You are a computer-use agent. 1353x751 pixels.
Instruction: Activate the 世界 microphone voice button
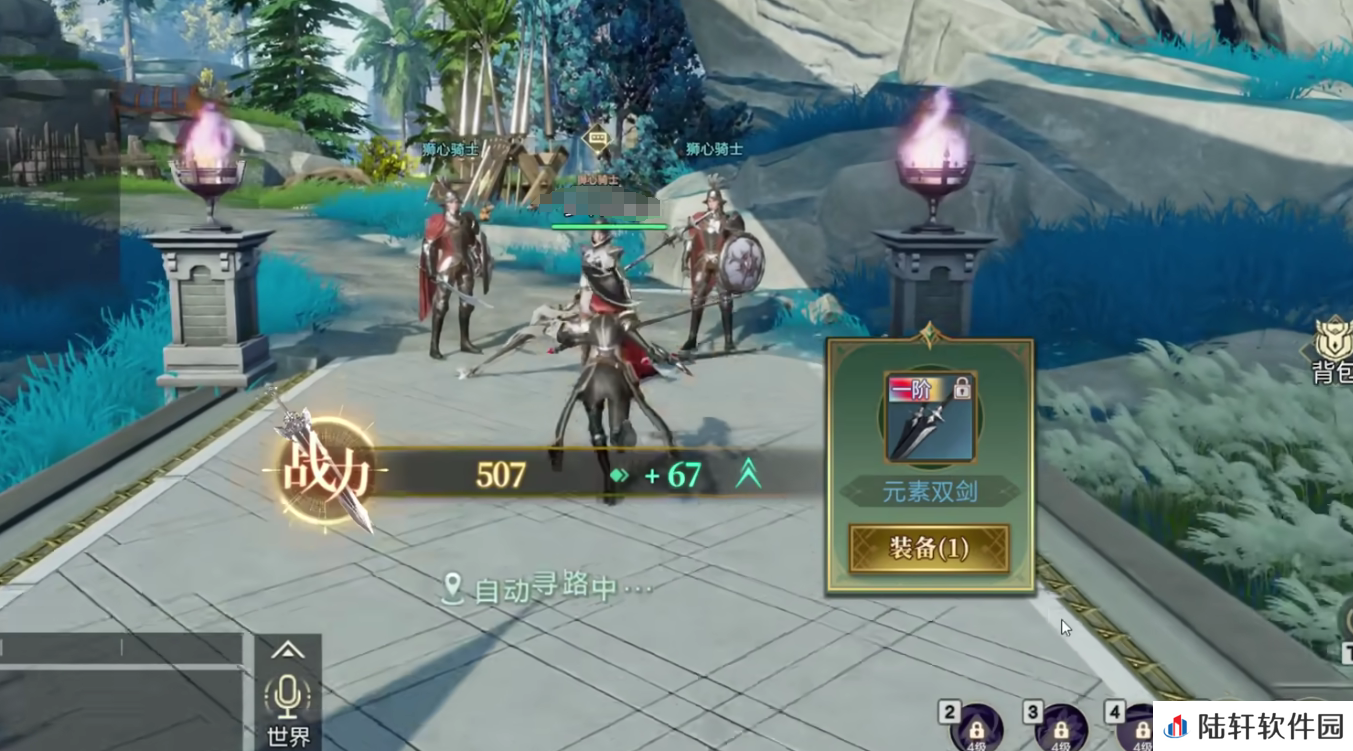tap(288, 697)
